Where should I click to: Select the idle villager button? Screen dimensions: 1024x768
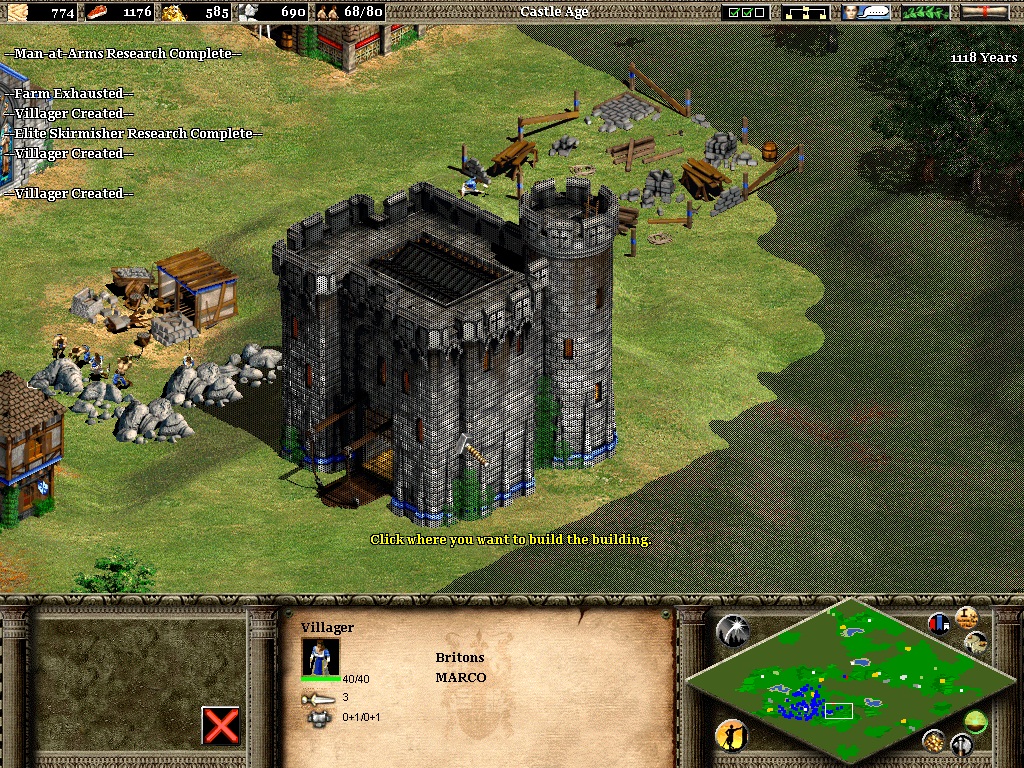point(731,735)
